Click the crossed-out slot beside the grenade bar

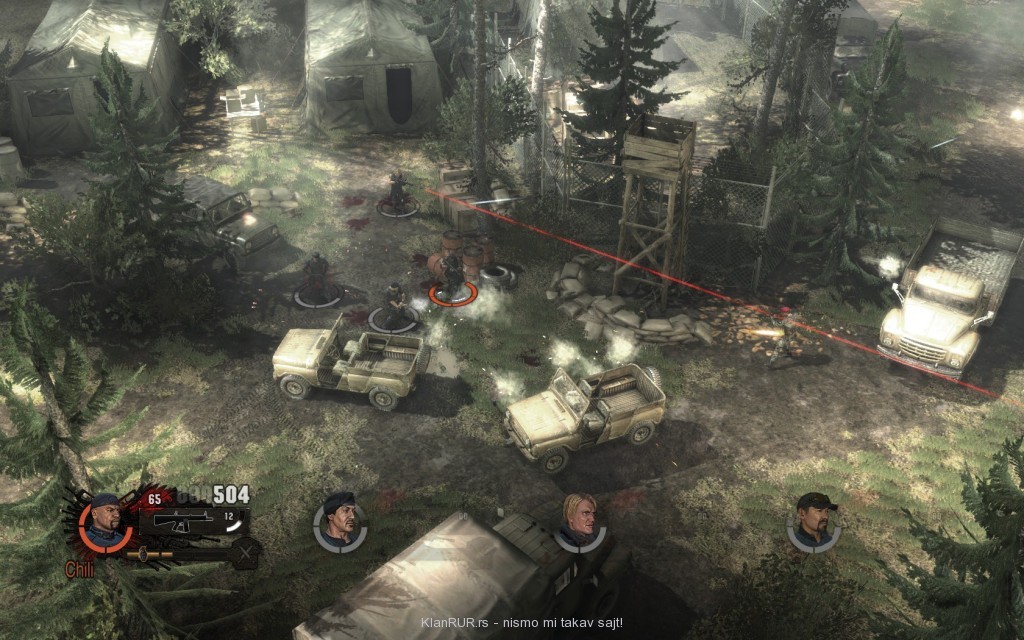pyautogui.click(x=246, y=552)
